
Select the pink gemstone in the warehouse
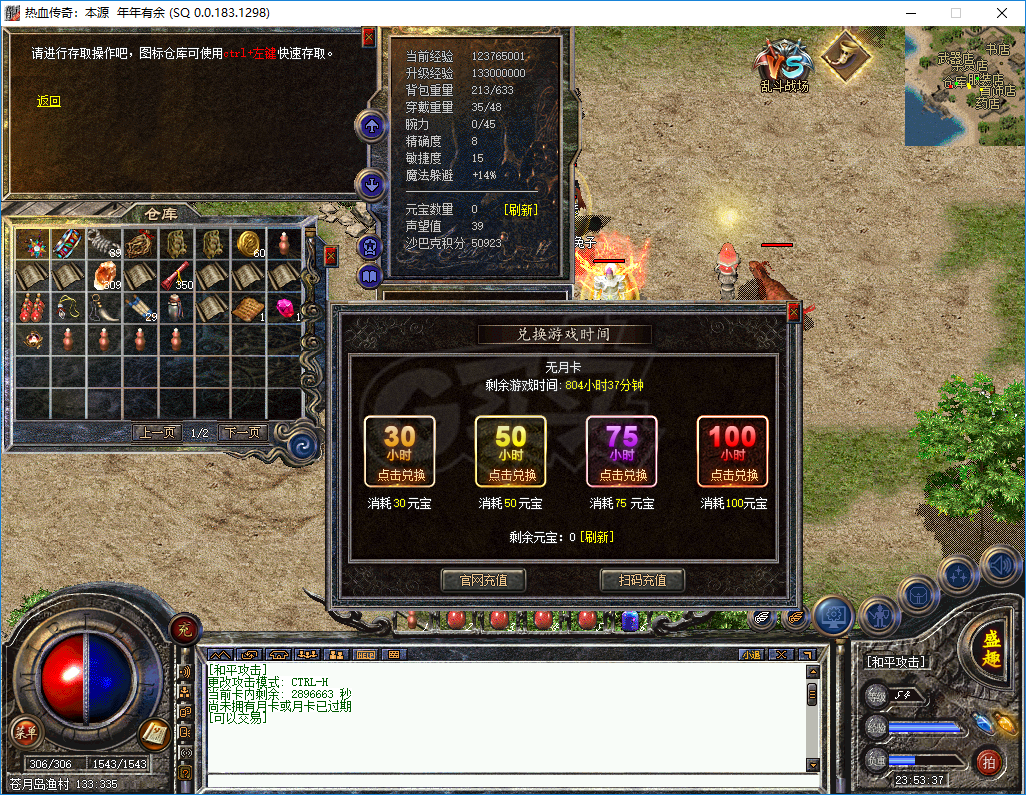pyautogui.click(x=284, y=309)
